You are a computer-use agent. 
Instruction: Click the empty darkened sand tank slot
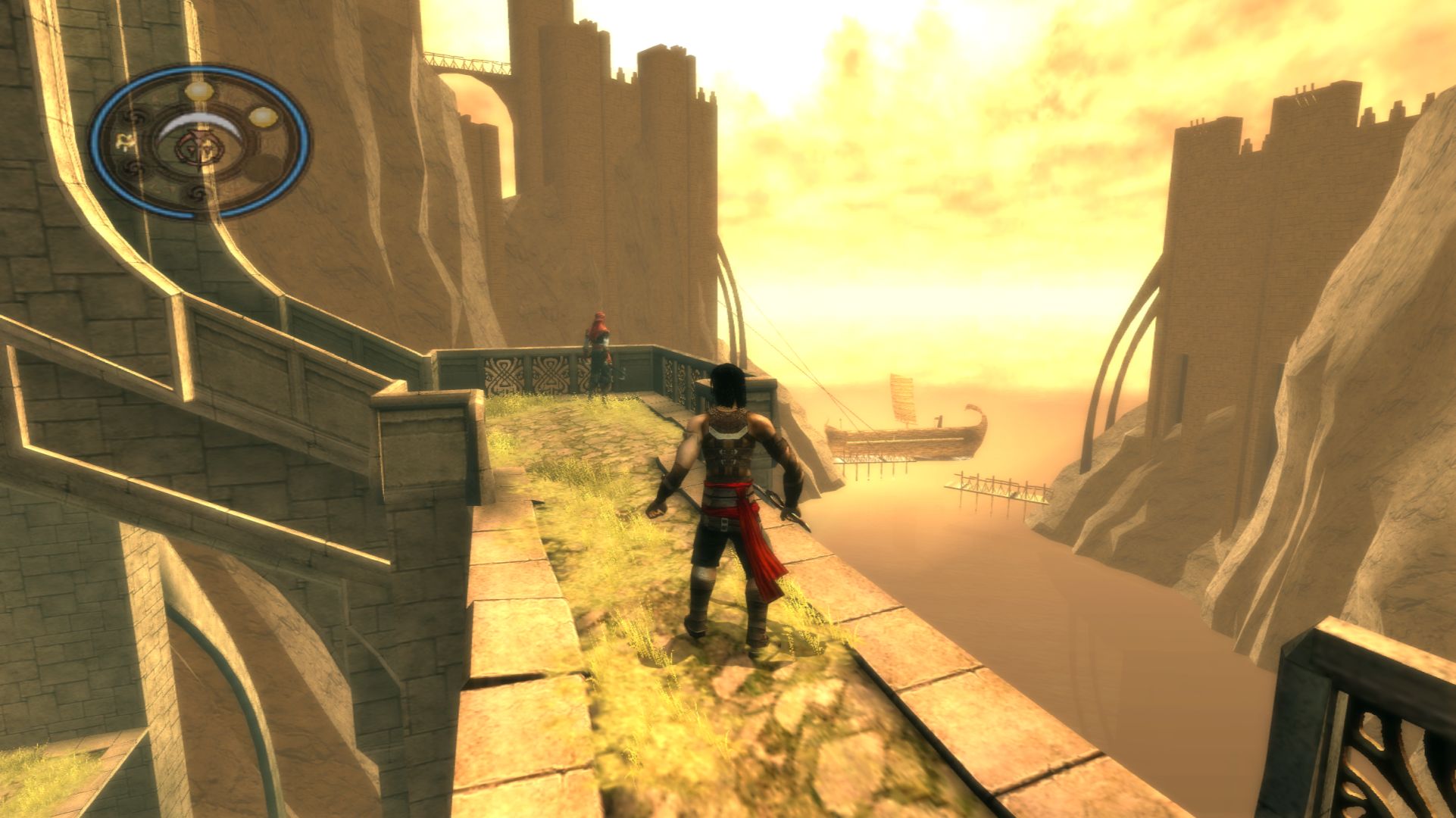[264, 167]
